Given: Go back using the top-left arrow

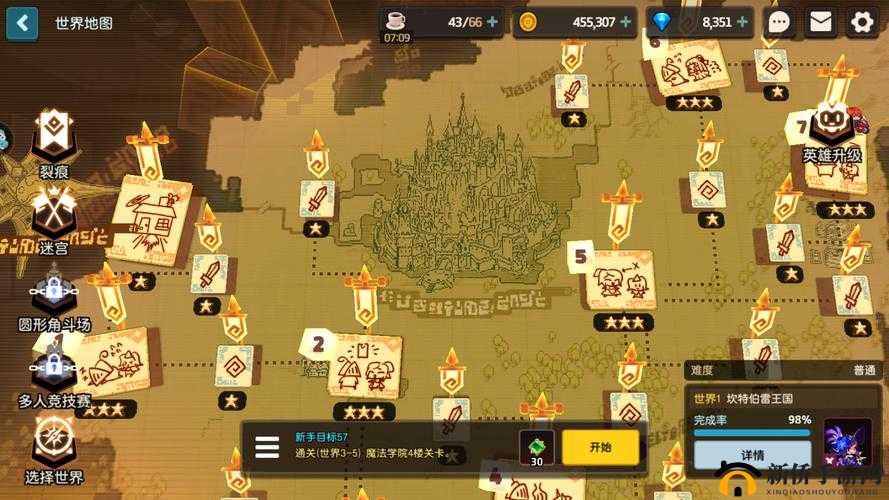Looking at the screenshot, I should pyautogui.click(x=22, y=22).
